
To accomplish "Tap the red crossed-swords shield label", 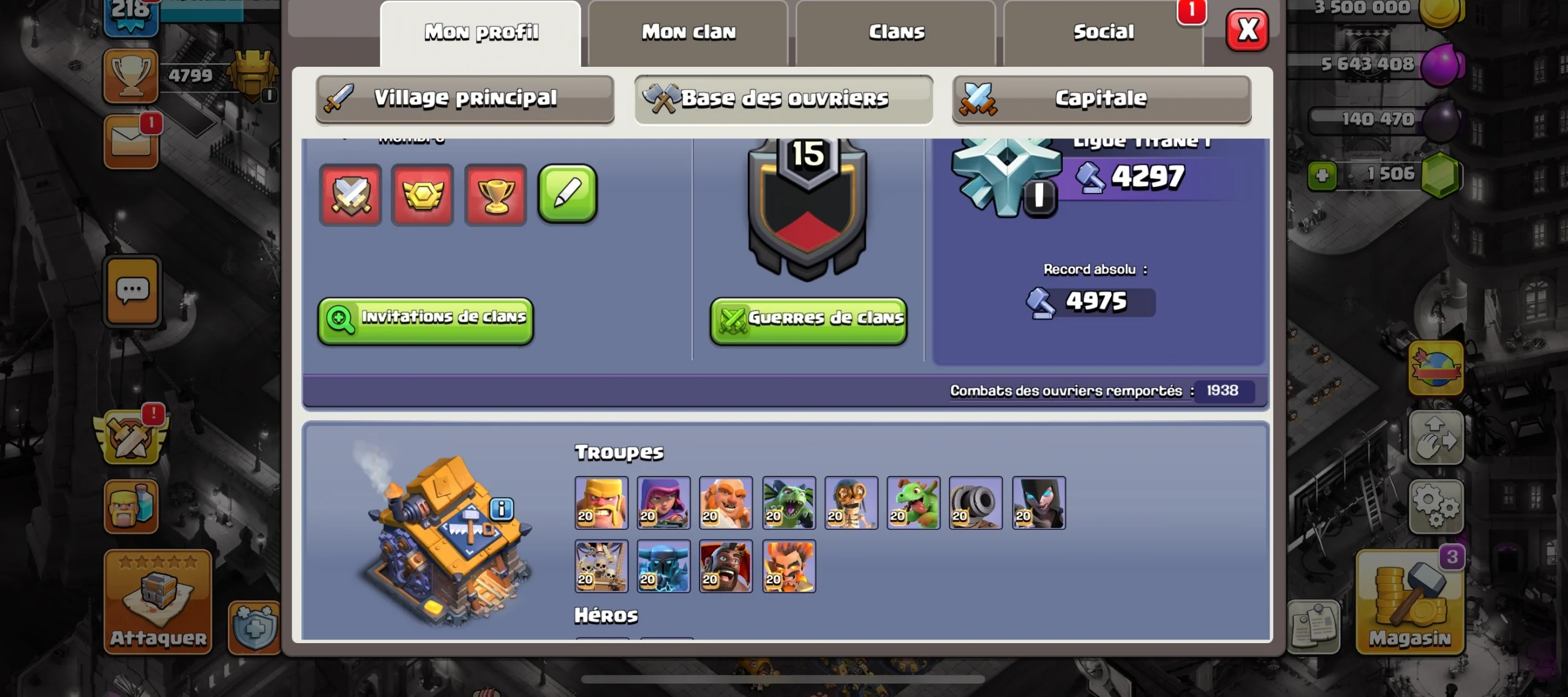I will pos(351,195).
